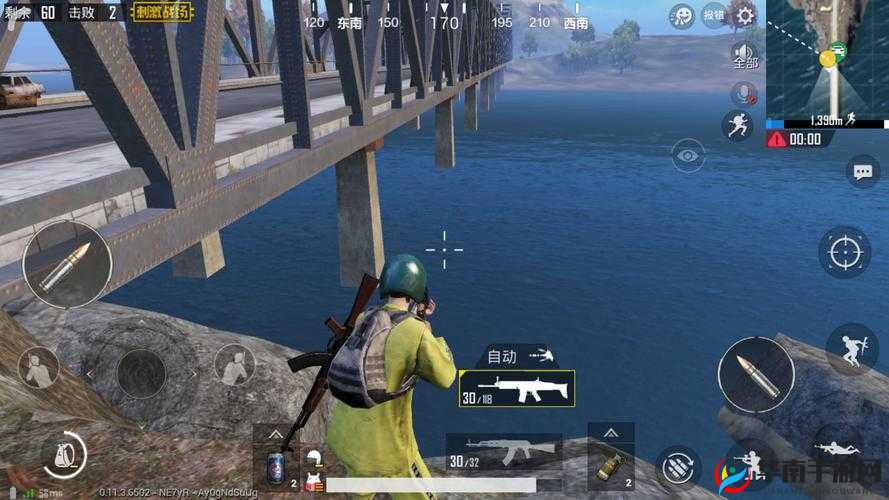Open the quick chat speech bubble
This screenshot has height=500, width=889.
(x=862, y=172)
